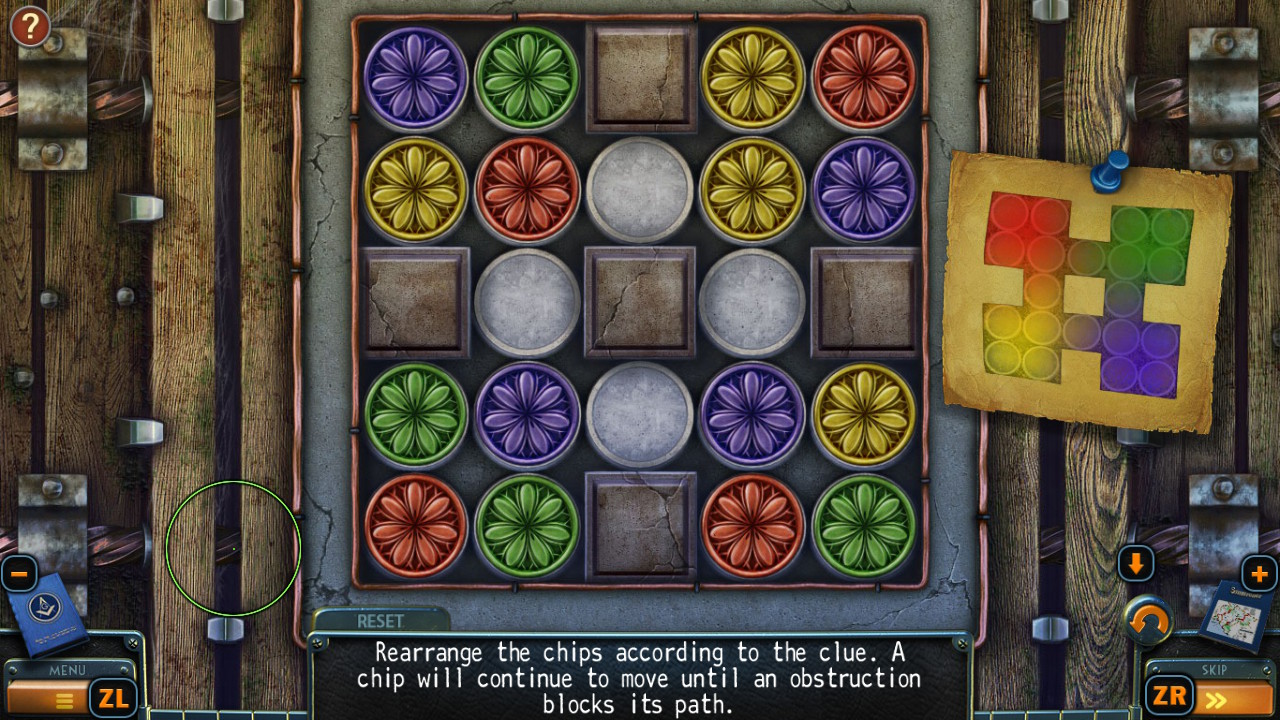The width and height of the screenshot is (1280, 720).
Task: Click inside the green hint circle
Action: (x=233, y=547)
